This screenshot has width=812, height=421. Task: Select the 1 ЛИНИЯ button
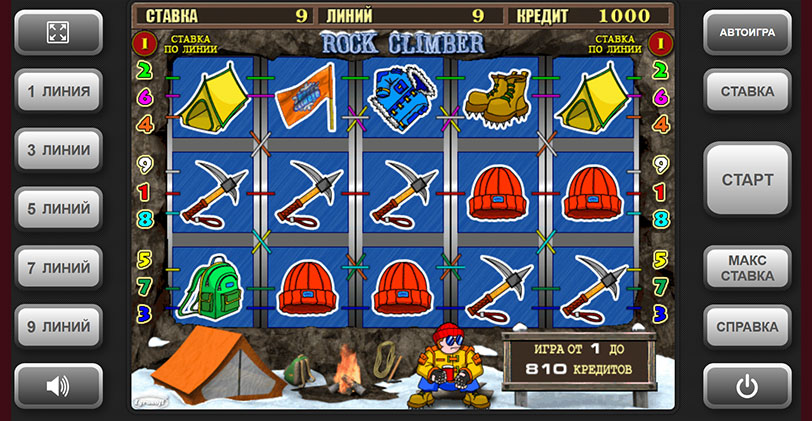click(x=59, y=91)
